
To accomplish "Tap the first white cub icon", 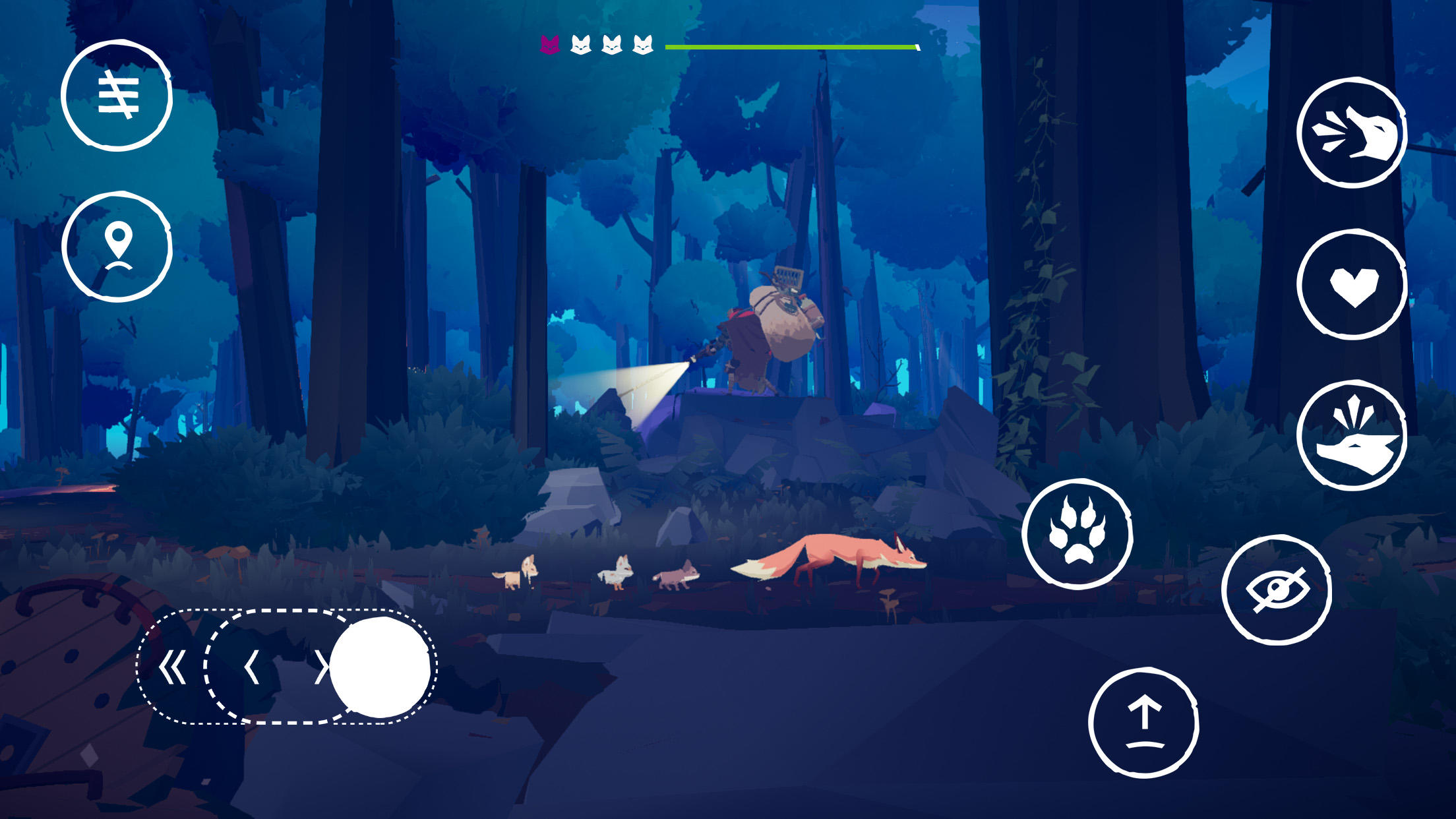I will click(x=580, y=46).
